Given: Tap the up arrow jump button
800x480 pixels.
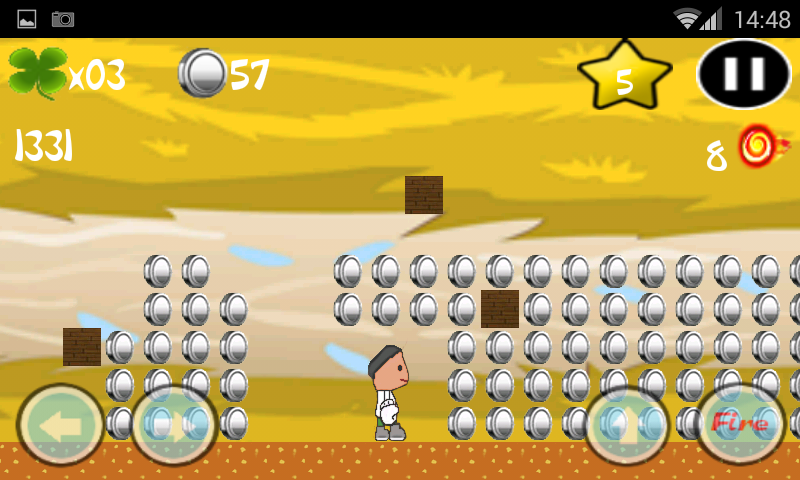Looking at the screenshot, I should tap(627, 424).
